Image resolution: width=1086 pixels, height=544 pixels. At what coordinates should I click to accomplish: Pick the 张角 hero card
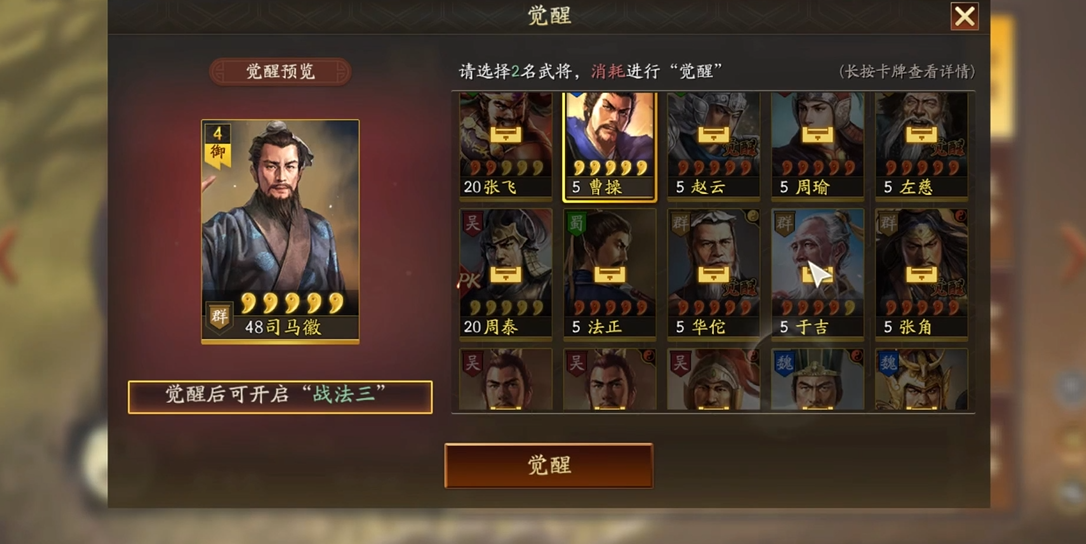pos(921,273)
